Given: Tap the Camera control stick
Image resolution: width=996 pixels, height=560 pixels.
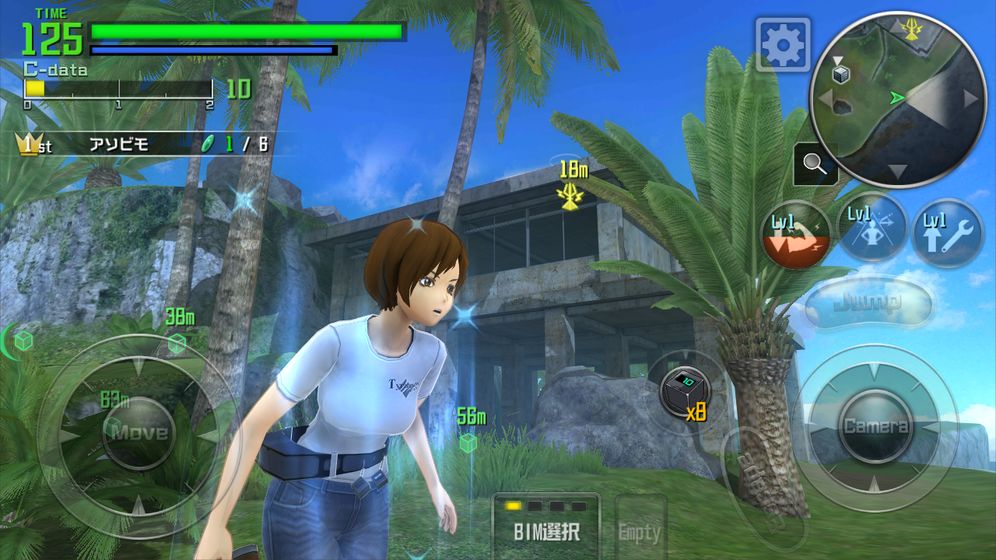Looking at the screenshot, I should coord(875,426).
